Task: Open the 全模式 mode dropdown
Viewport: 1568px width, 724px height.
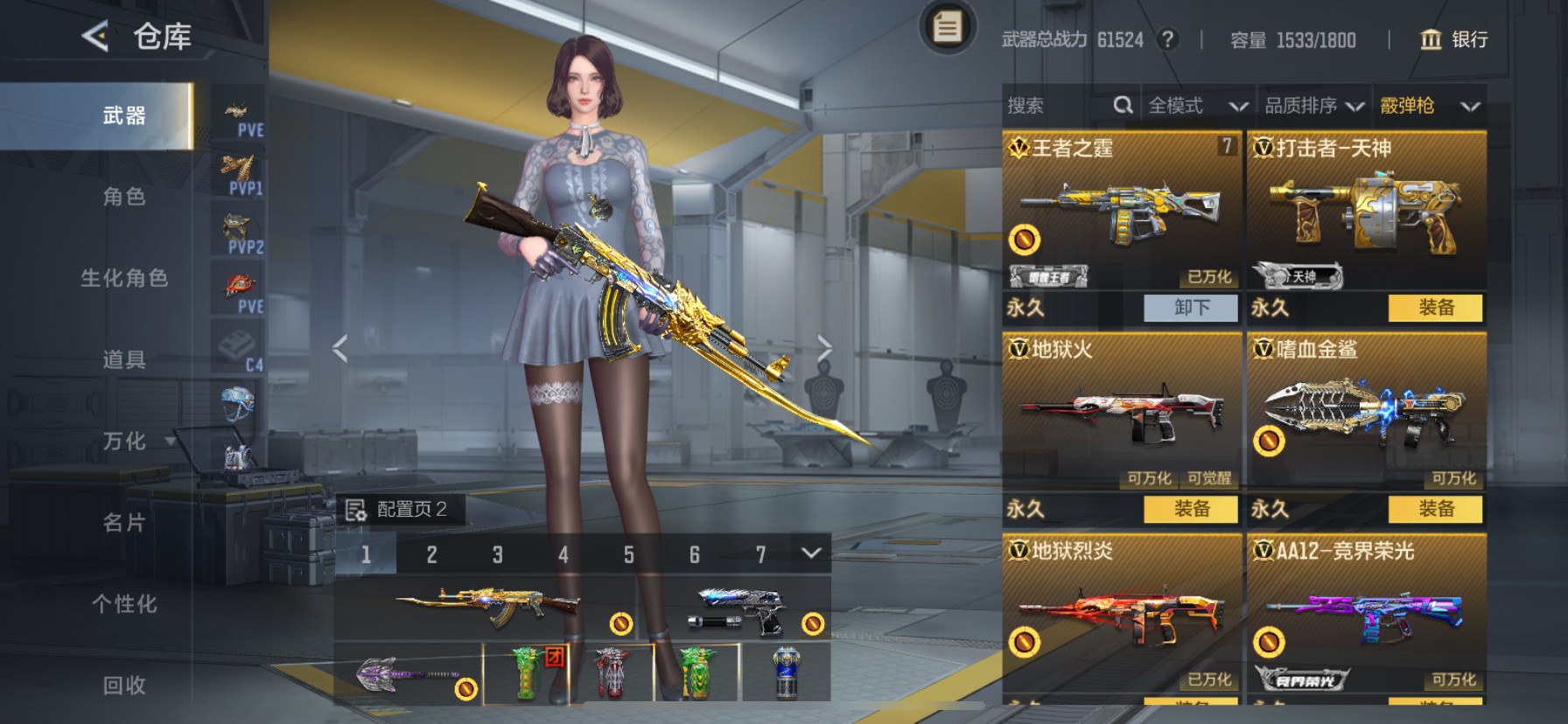Action: click(x=1197, y=105)
